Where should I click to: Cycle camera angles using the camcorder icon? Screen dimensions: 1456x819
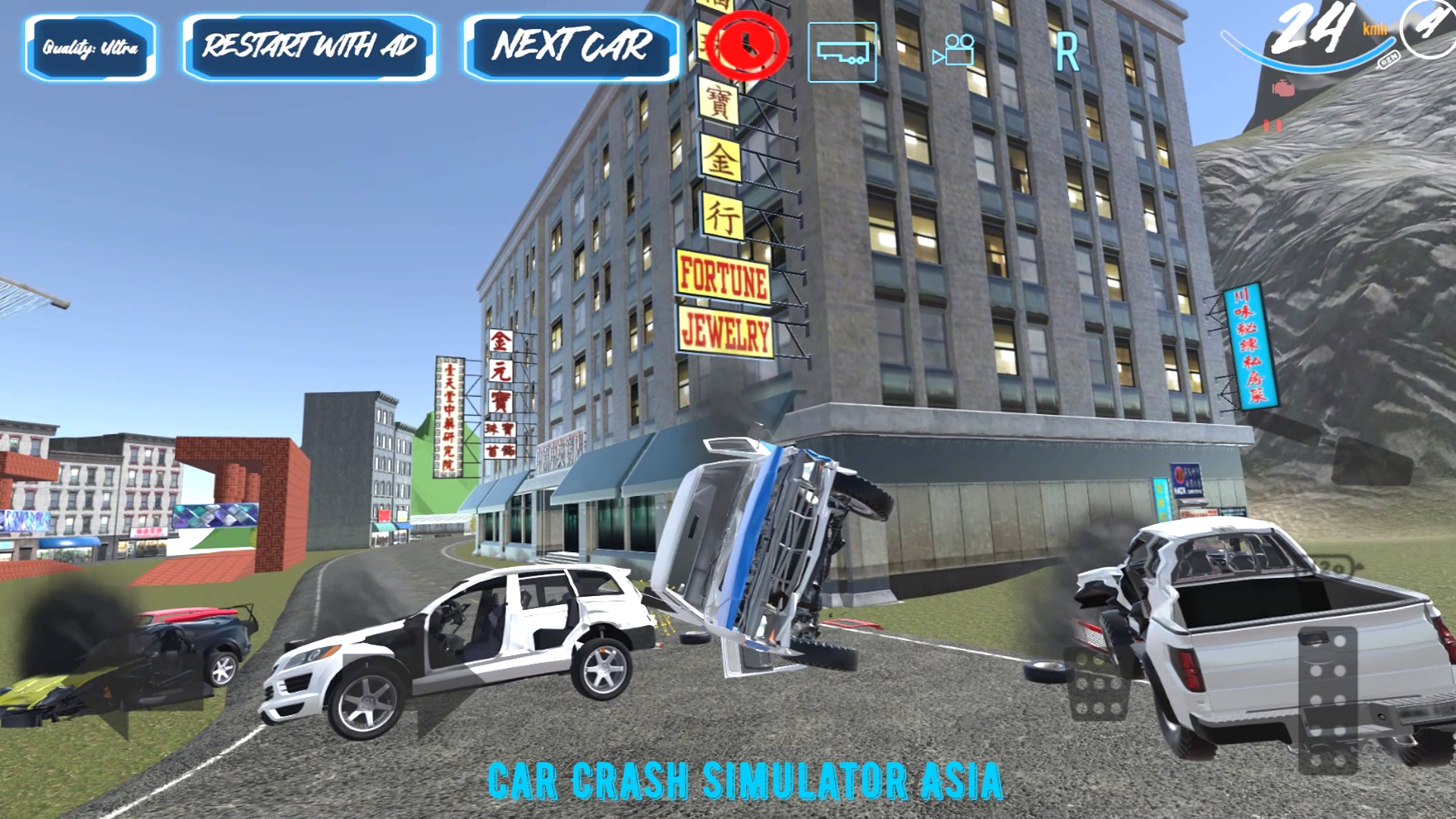954,52
